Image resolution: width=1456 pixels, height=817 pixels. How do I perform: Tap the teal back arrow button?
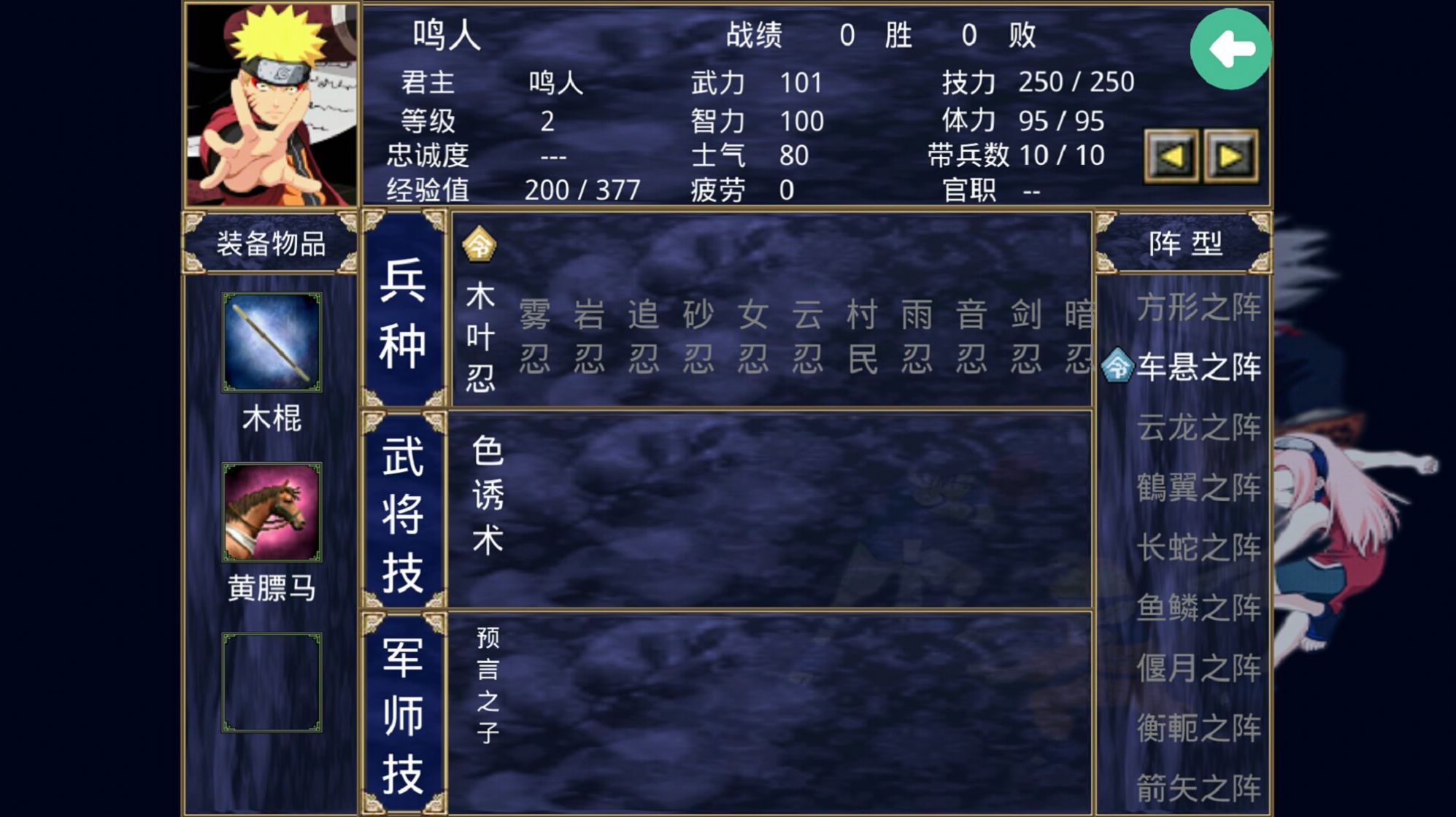click(1232, 47)
